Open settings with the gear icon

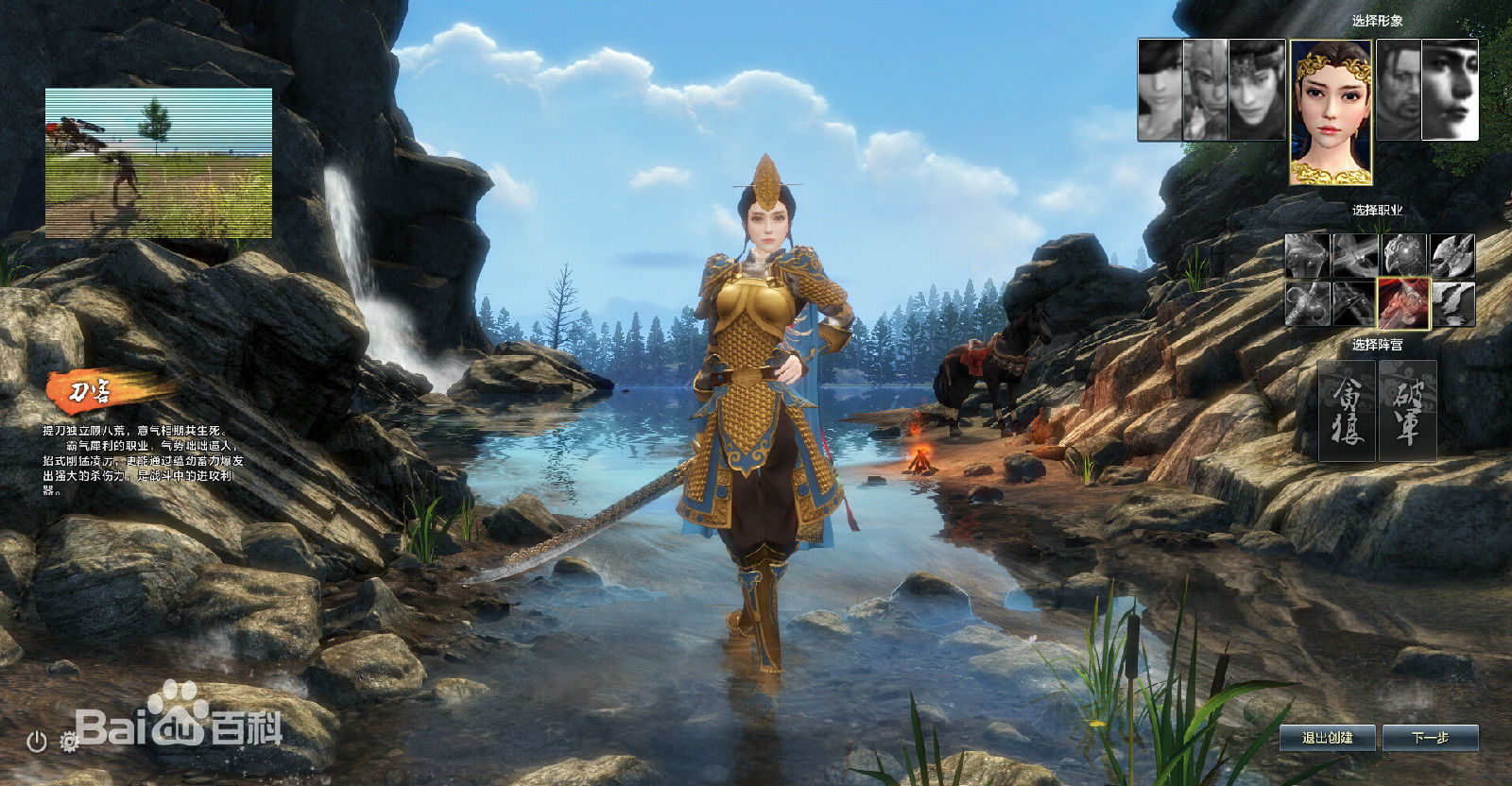(69, 742)
